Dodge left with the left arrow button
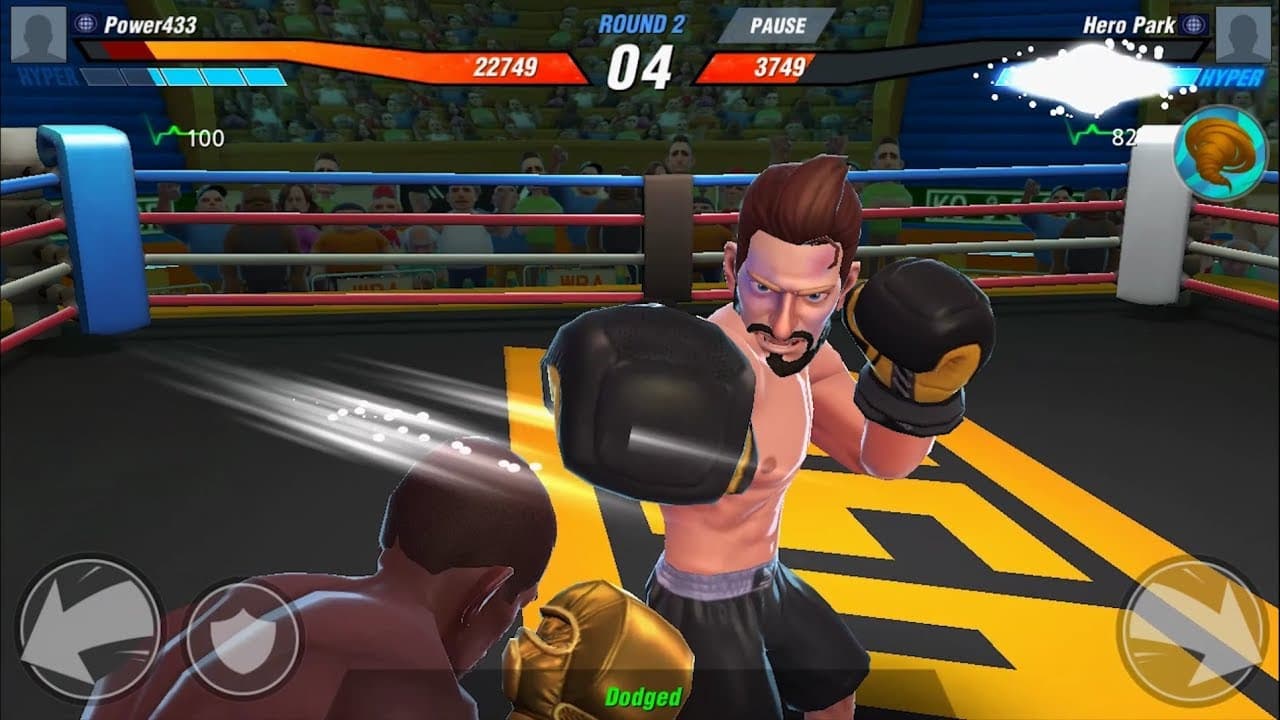1280x720 pixels. pos(89,630)
